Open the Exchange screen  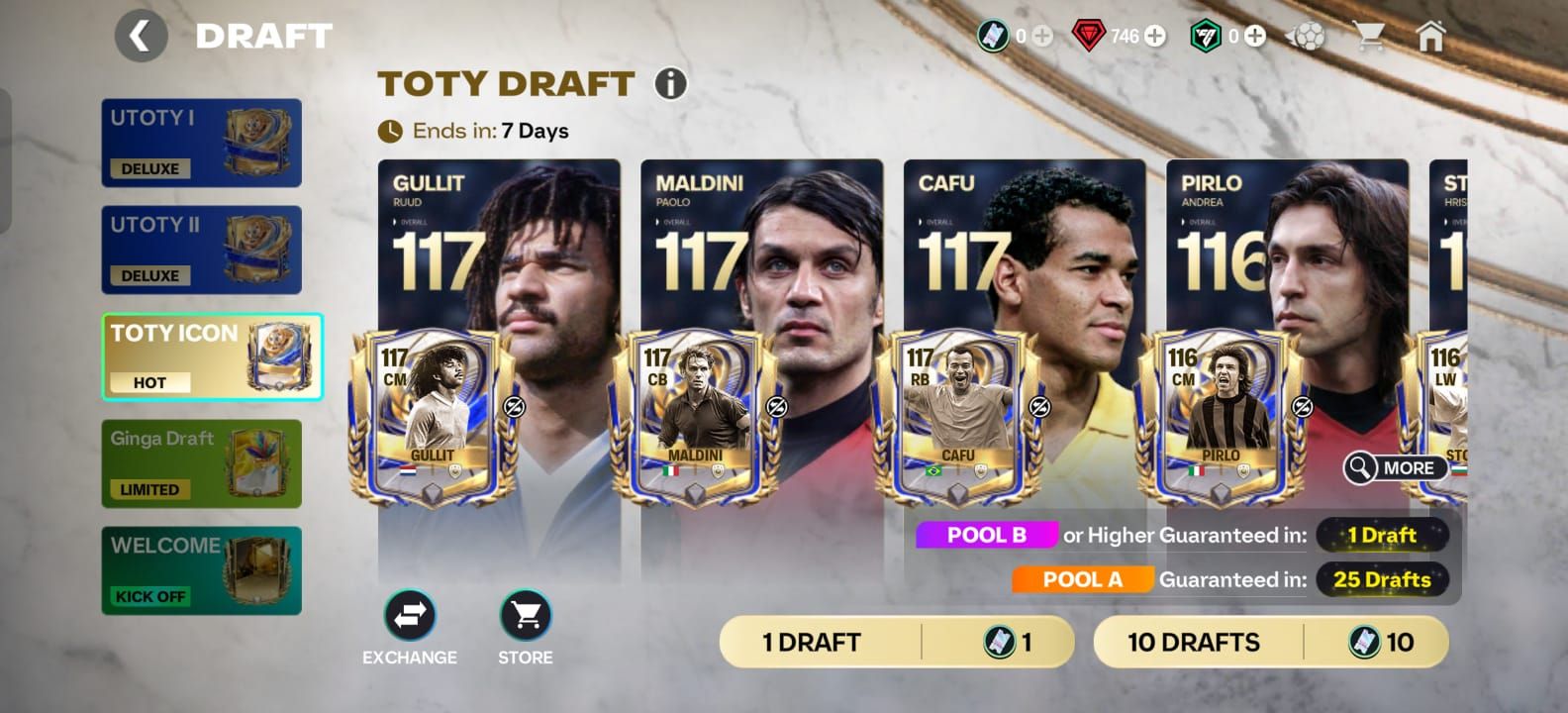coord(410,616)
